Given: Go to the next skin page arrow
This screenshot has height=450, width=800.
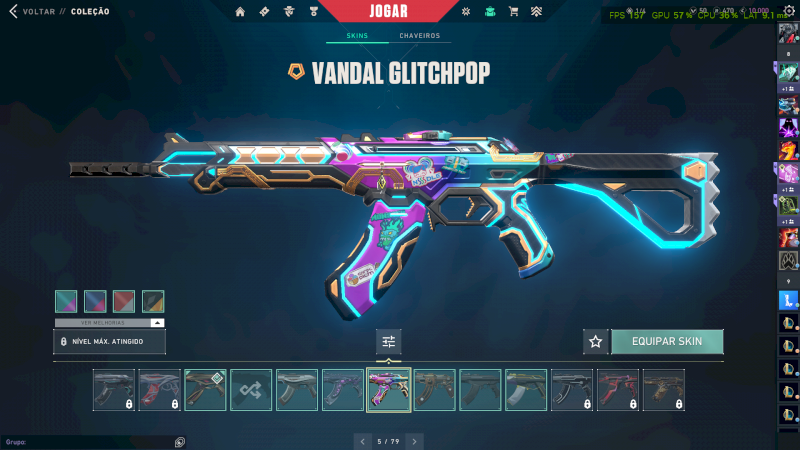Looking at the screenshot, I should [414, 441].
